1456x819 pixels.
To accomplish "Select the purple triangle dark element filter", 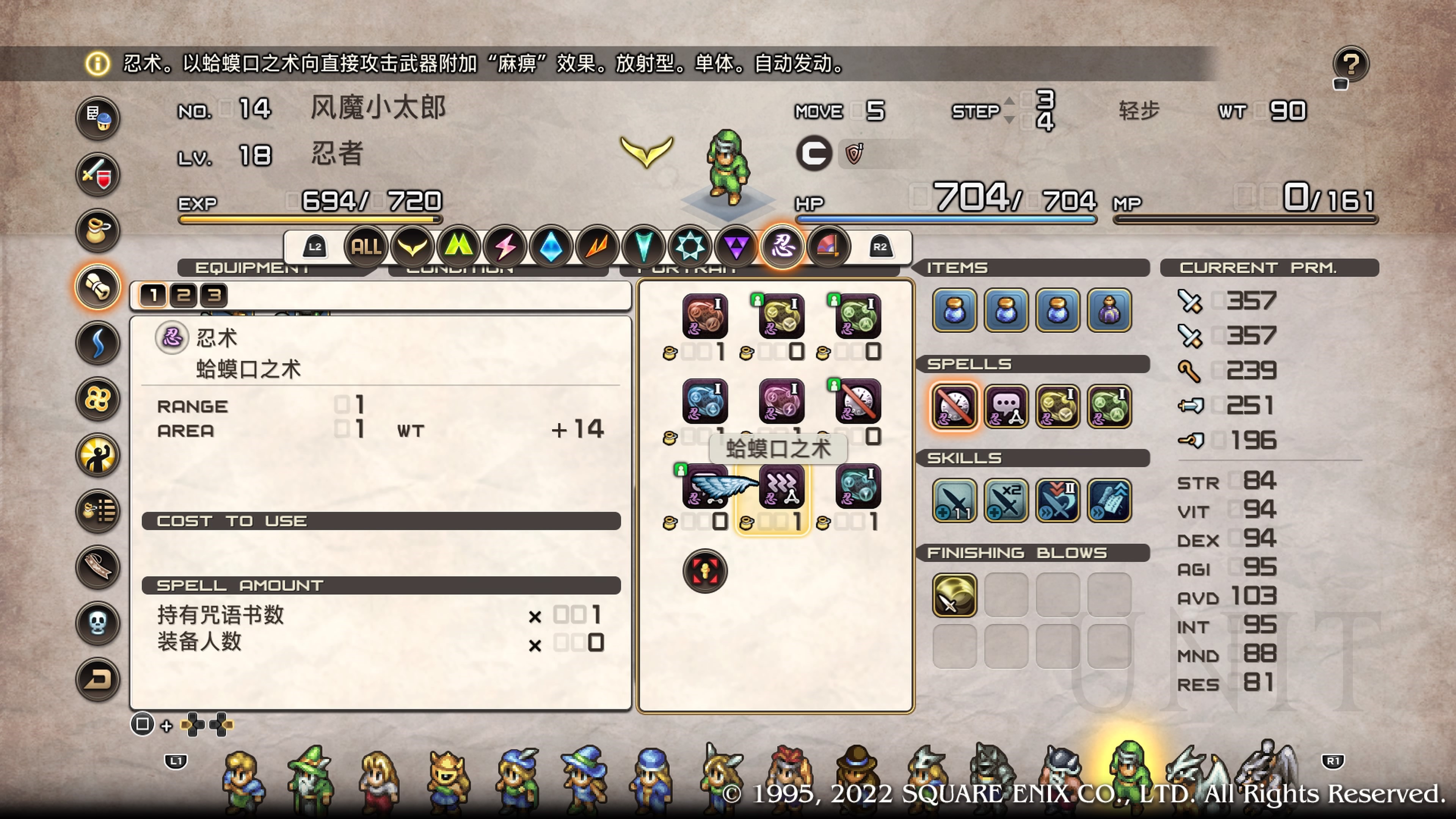I will pos(736,246).
